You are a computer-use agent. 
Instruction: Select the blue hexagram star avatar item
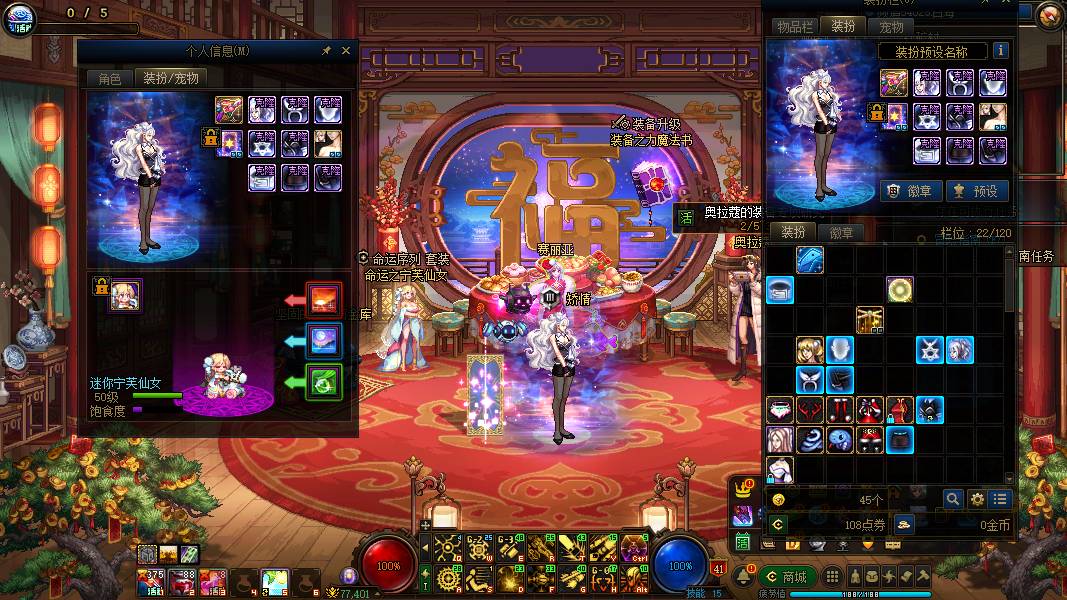pos(930,350)
